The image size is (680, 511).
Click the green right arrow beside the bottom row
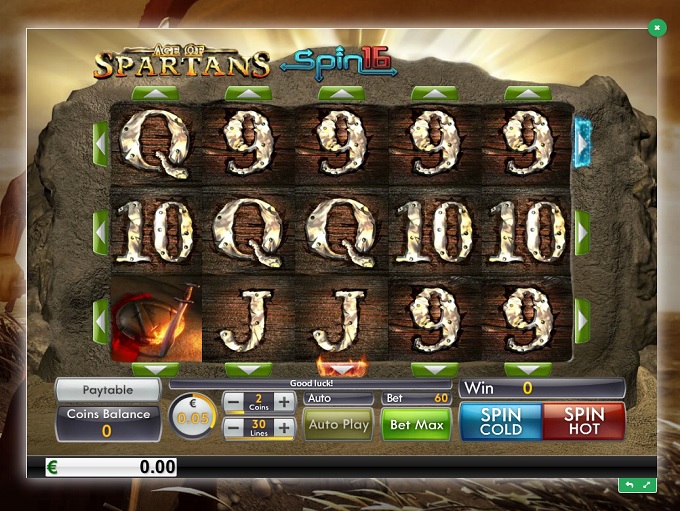(x=582, y=320)
